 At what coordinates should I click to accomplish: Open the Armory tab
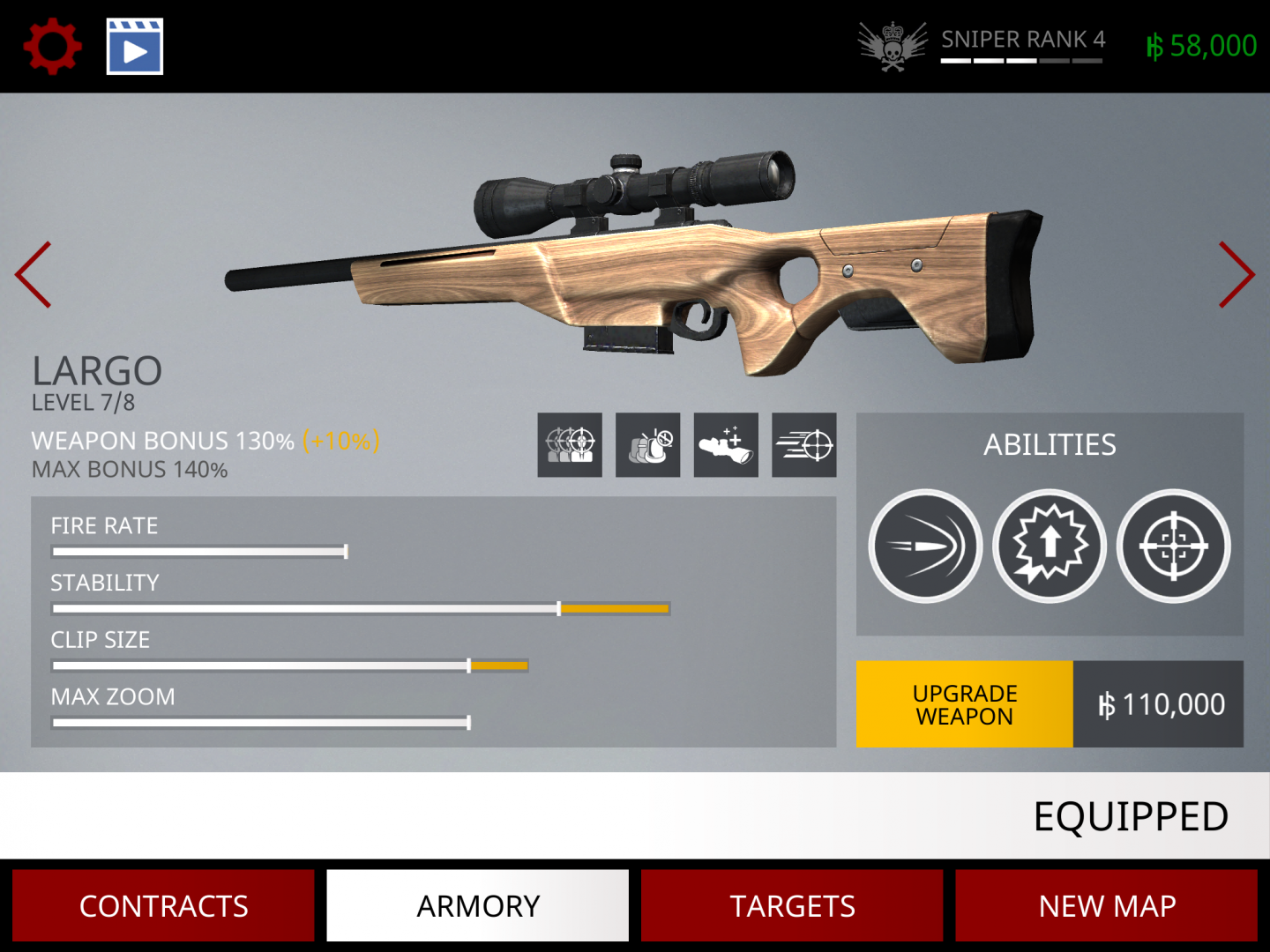pos(477,905)
